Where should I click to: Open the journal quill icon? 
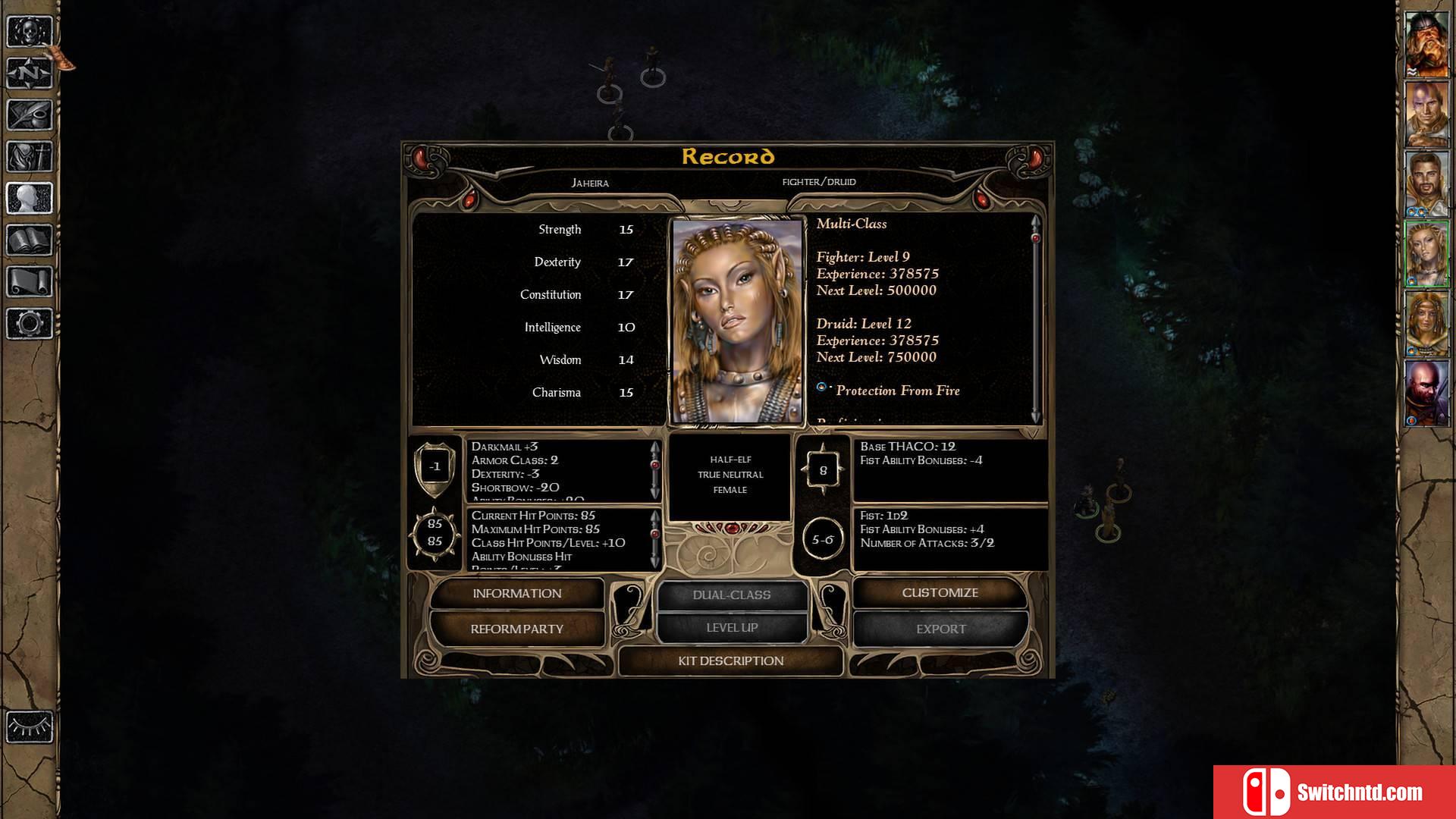click(x=30, y=115)
